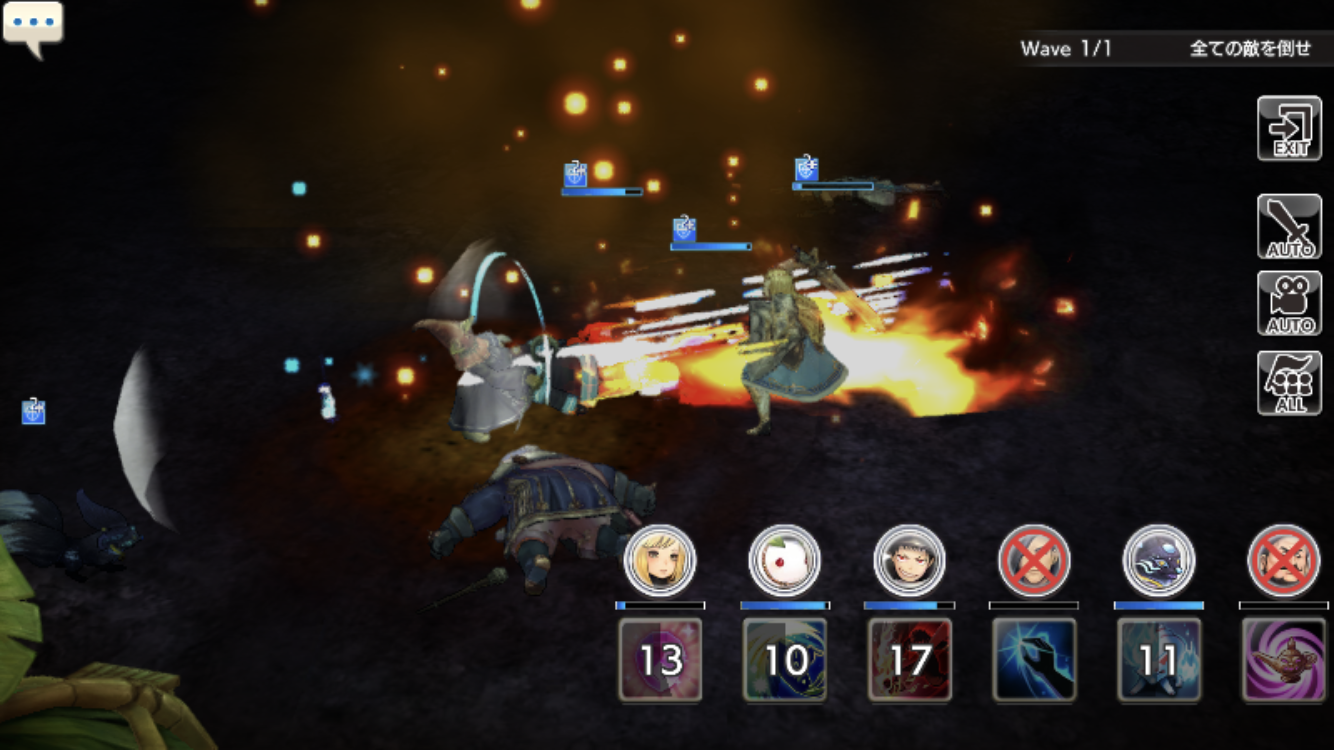Activate the magic lamp skill icon
The image size is (1334, 750).
tap(1284, 659)
